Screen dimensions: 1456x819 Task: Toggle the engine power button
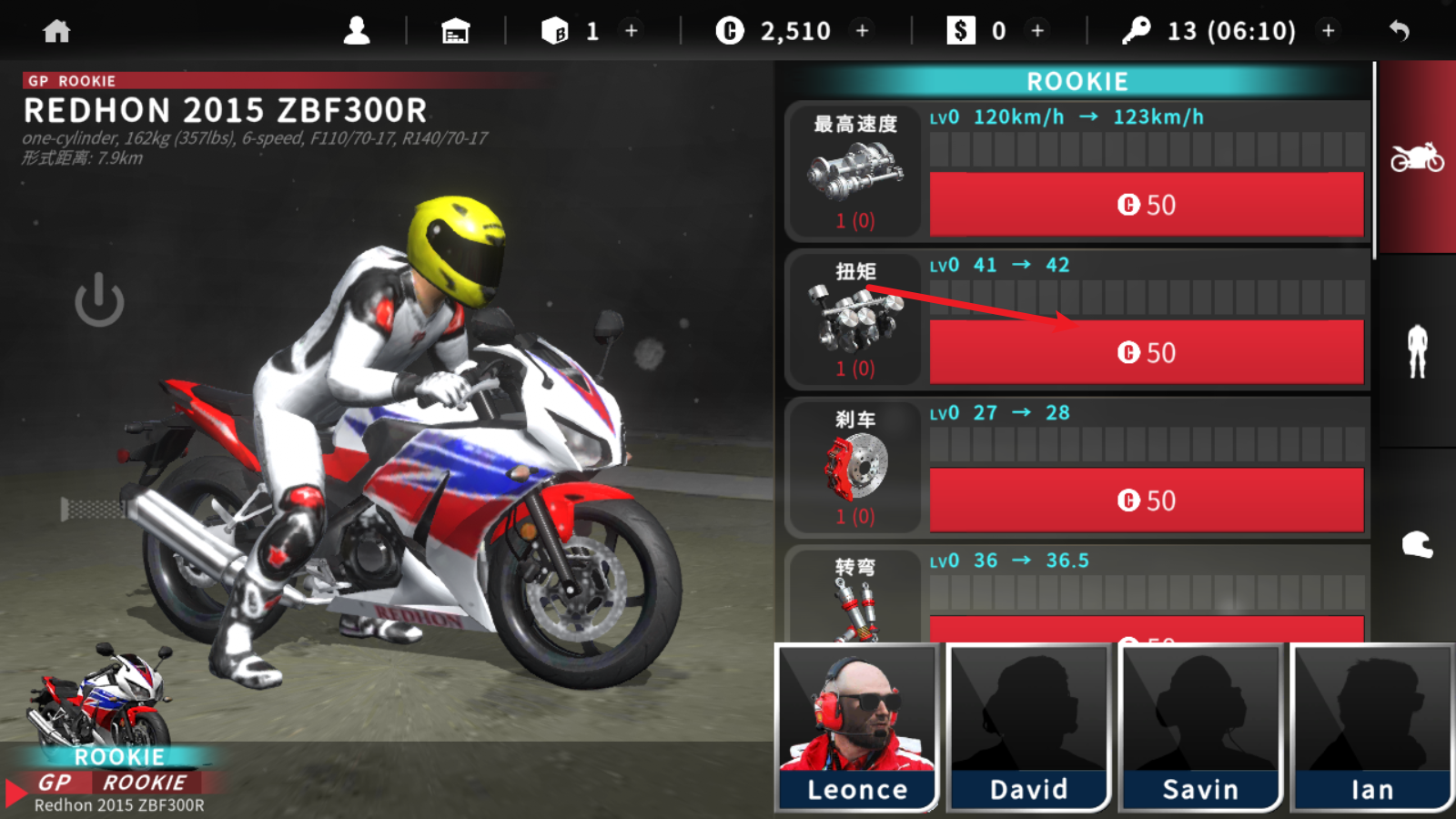click(x=99, y=300)
